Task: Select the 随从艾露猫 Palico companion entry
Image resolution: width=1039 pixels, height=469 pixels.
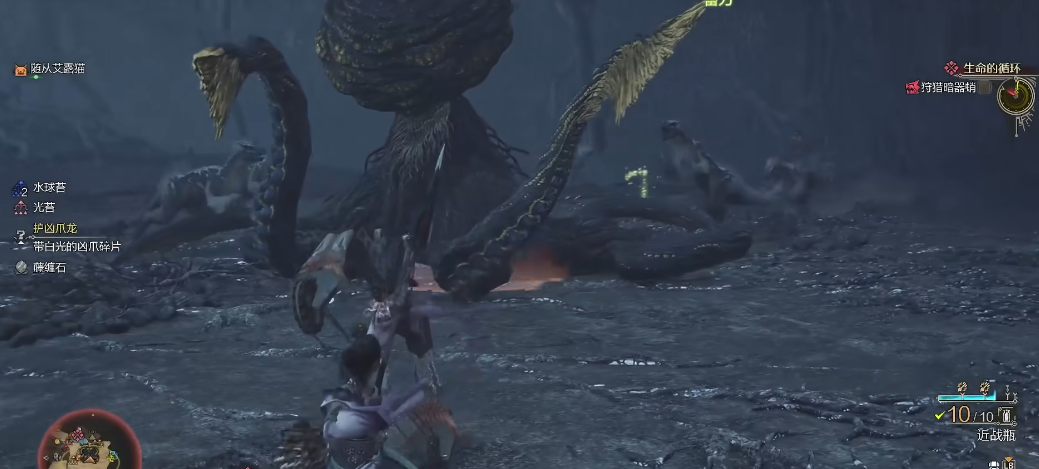Action: coord(57,69)
